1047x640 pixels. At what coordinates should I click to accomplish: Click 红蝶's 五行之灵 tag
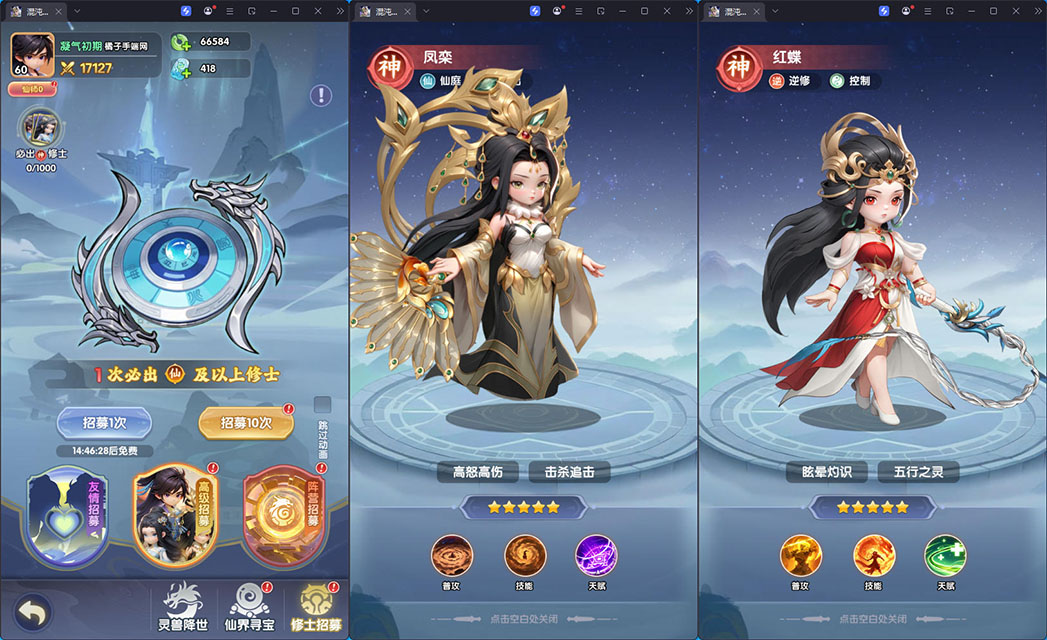[917, 471]
